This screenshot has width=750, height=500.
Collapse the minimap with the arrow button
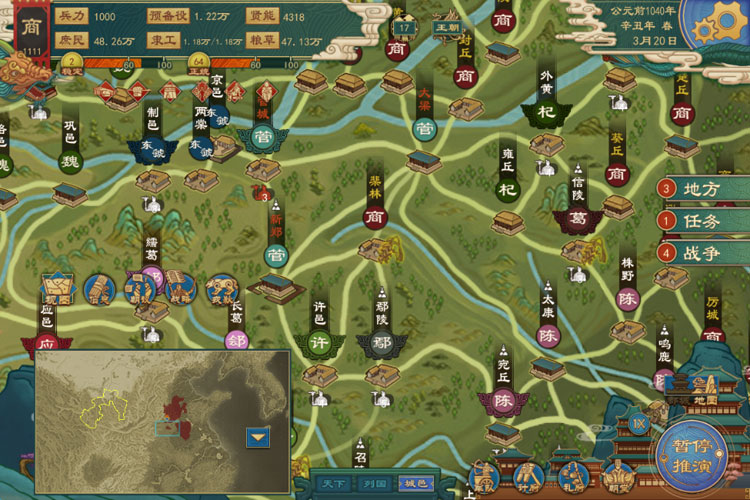click(x=259, y=436)
